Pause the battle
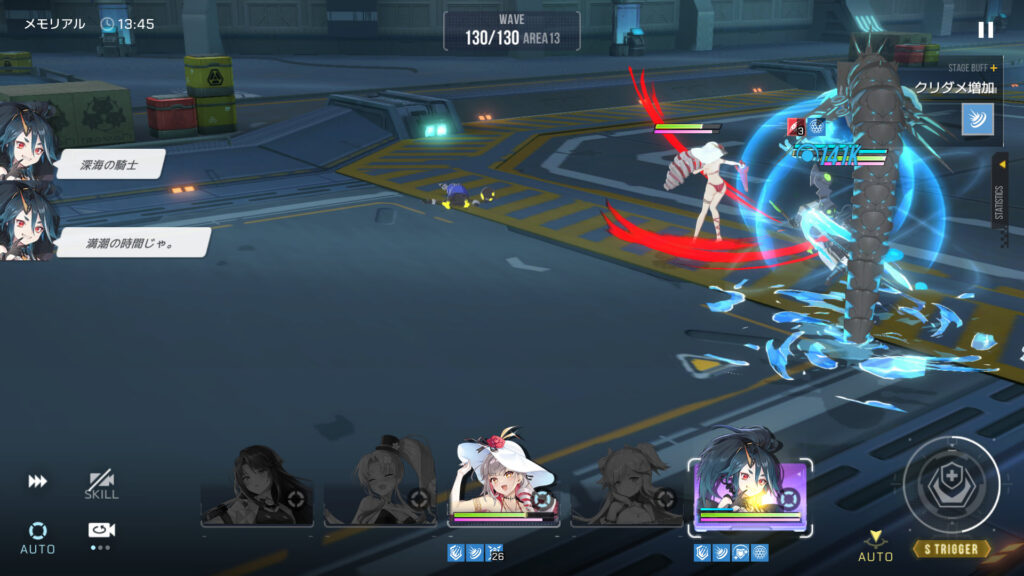 click(986, 30)
